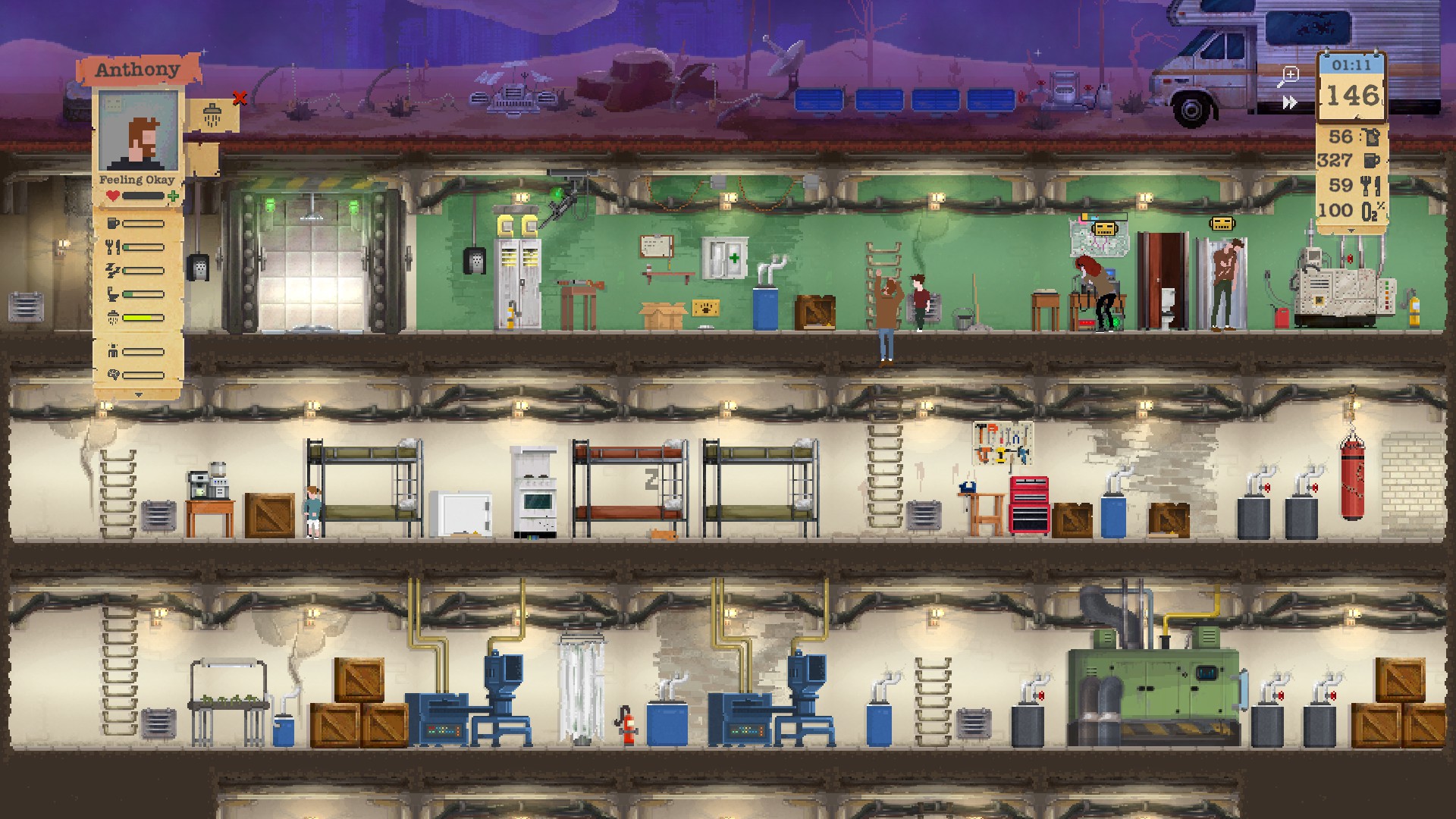Select the hunger cutlery icon on Anthony's panel

(x=113, y=246)
